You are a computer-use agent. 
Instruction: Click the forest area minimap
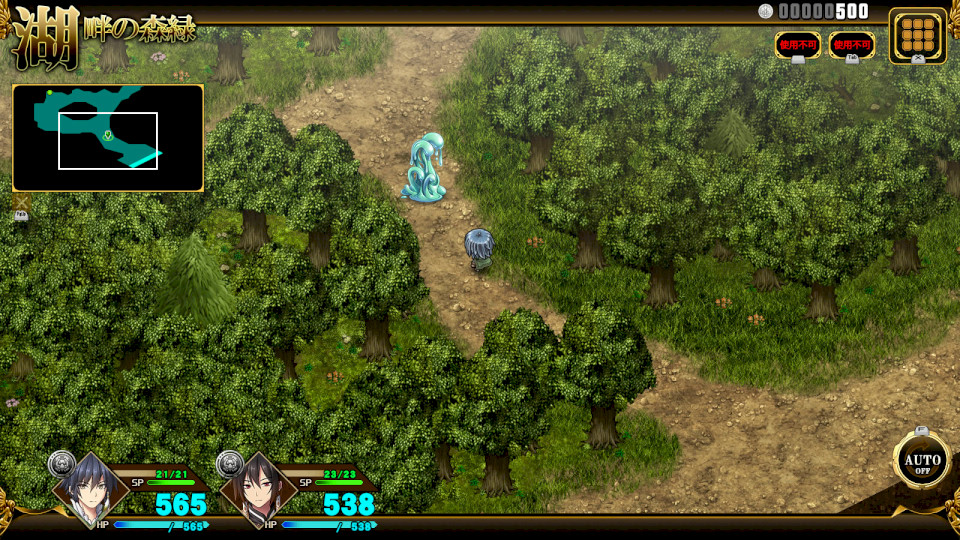pos(108,138)
